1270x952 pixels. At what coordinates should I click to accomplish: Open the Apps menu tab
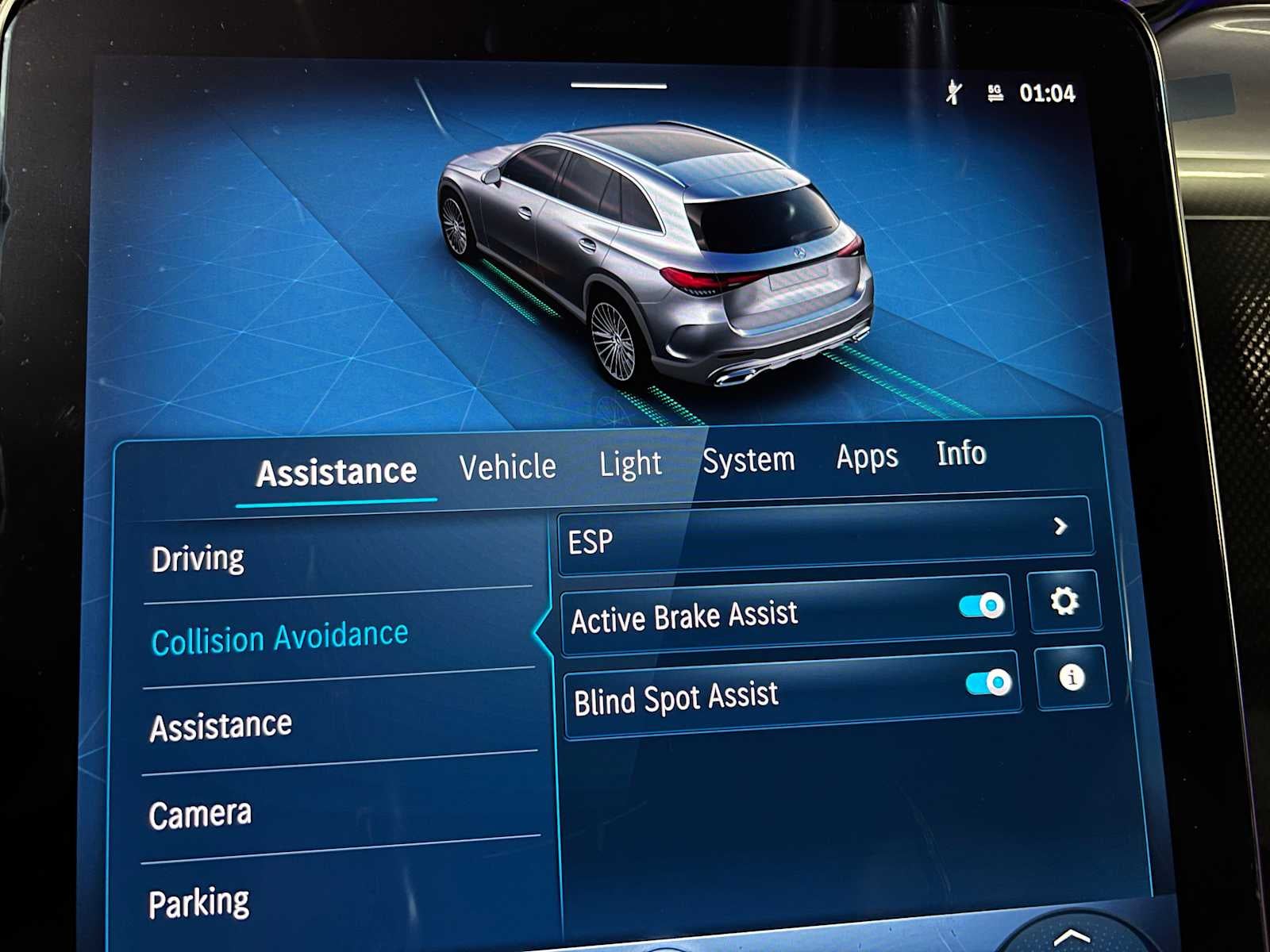(867, 456)
